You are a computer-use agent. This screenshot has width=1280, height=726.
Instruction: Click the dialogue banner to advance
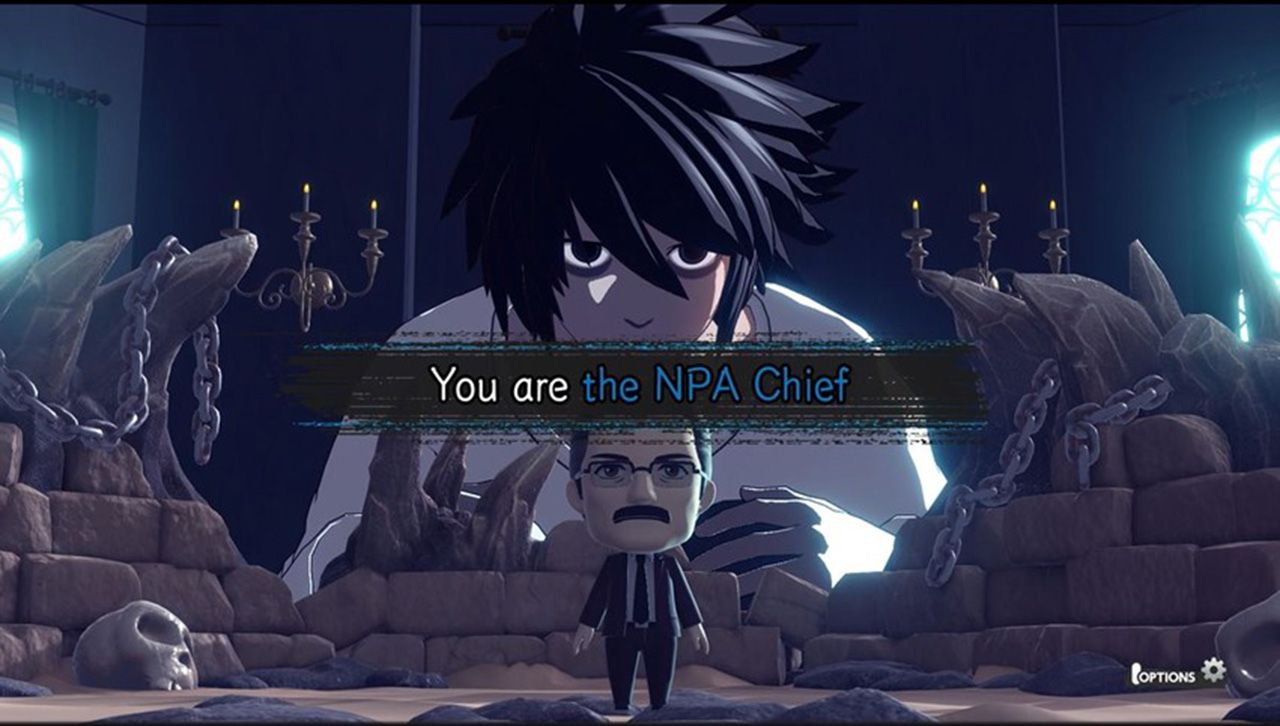640,381
